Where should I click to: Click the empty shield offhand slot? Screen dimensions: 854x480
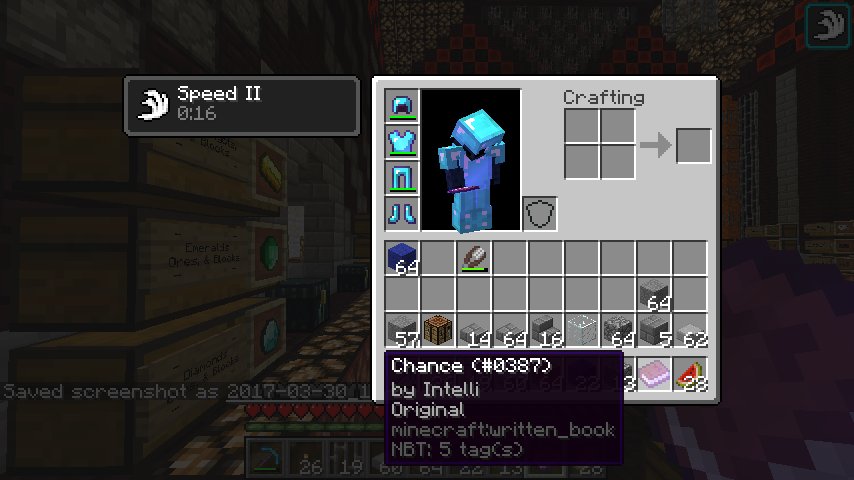[540, 214]
